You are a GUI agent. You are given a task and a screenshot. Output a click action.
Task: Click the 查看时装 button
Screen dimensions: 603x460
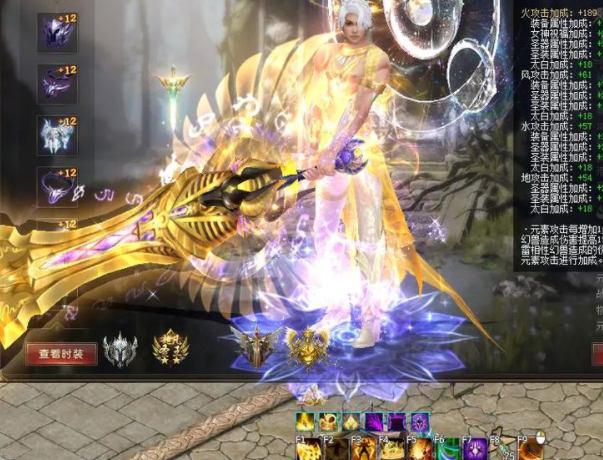point(61,353)
